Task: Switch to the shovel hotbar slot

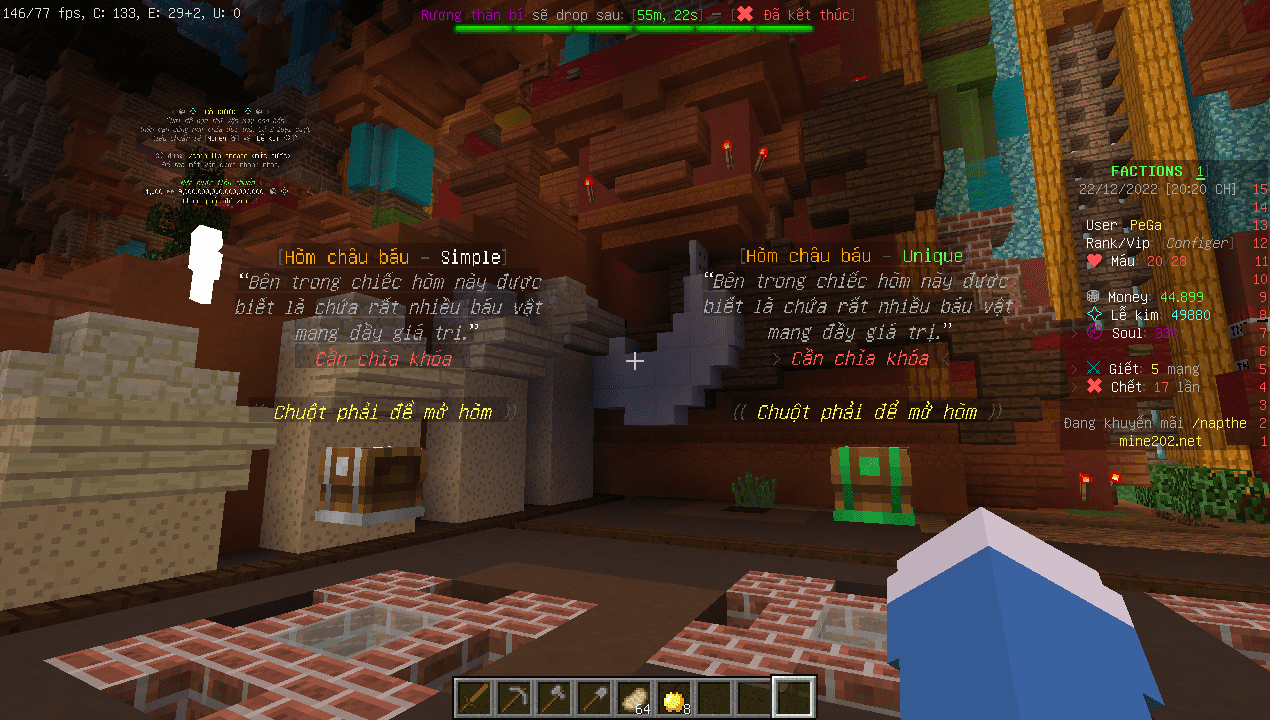Action: tap(595, 696)
